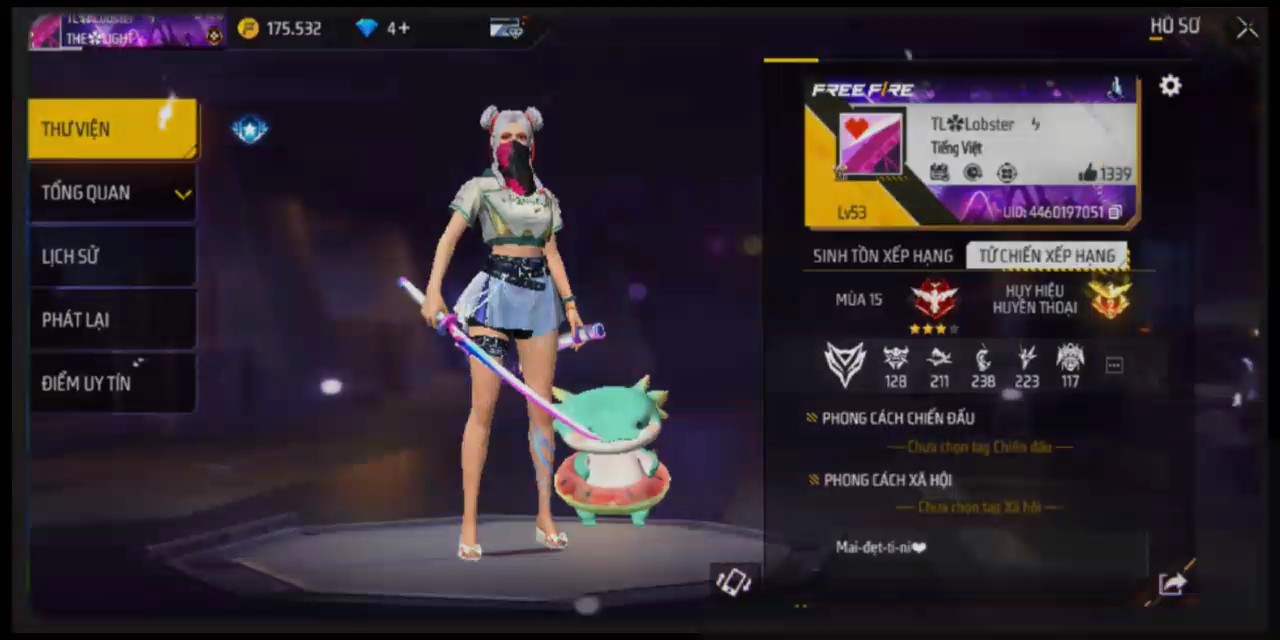Switch to the SINH TỒN XẾP HẠNG tab
The image size is (1280, 640).
tap(881, 256)
